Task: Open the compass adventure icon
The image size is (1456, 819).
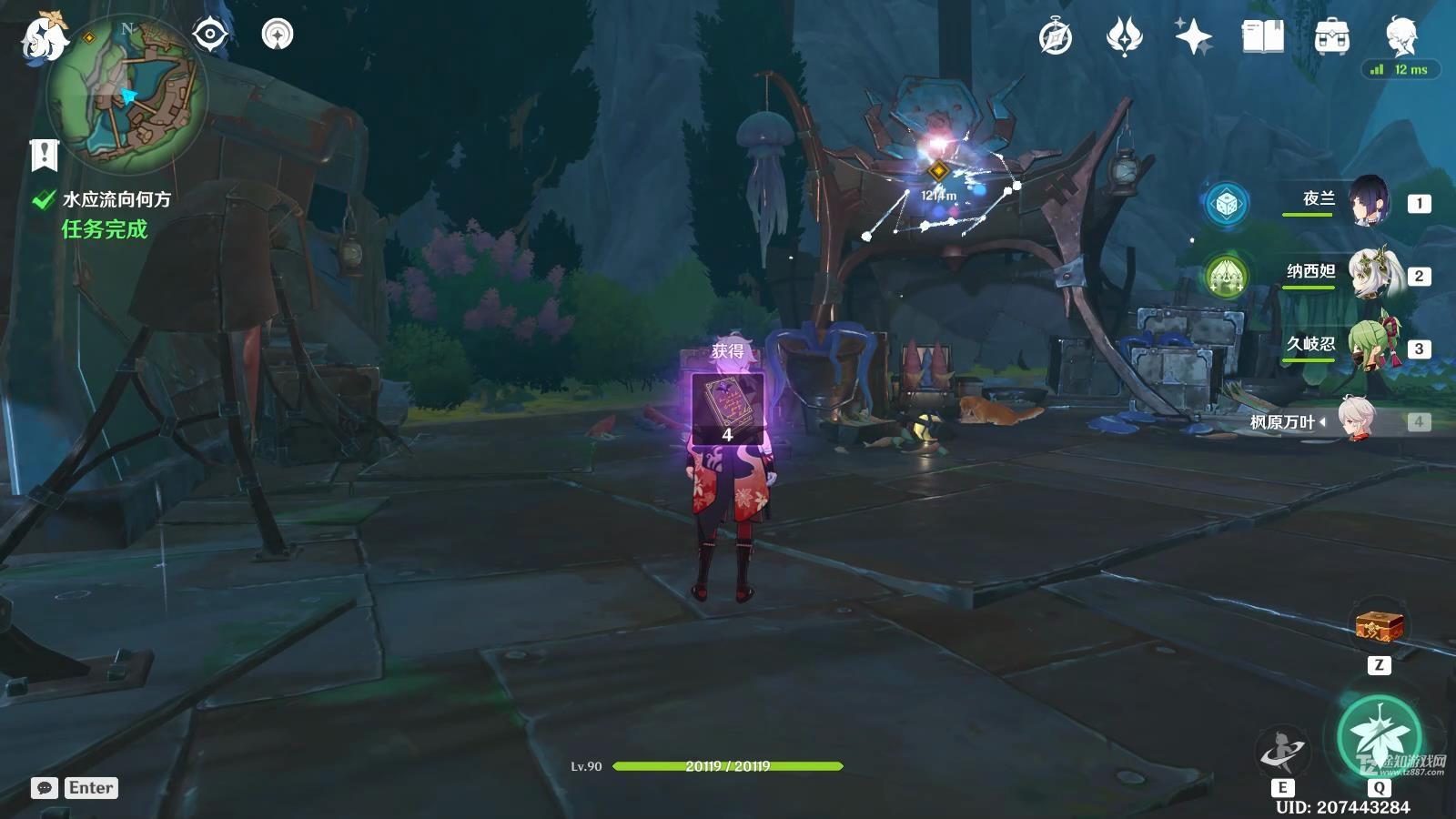Action: click(1056, 37)
